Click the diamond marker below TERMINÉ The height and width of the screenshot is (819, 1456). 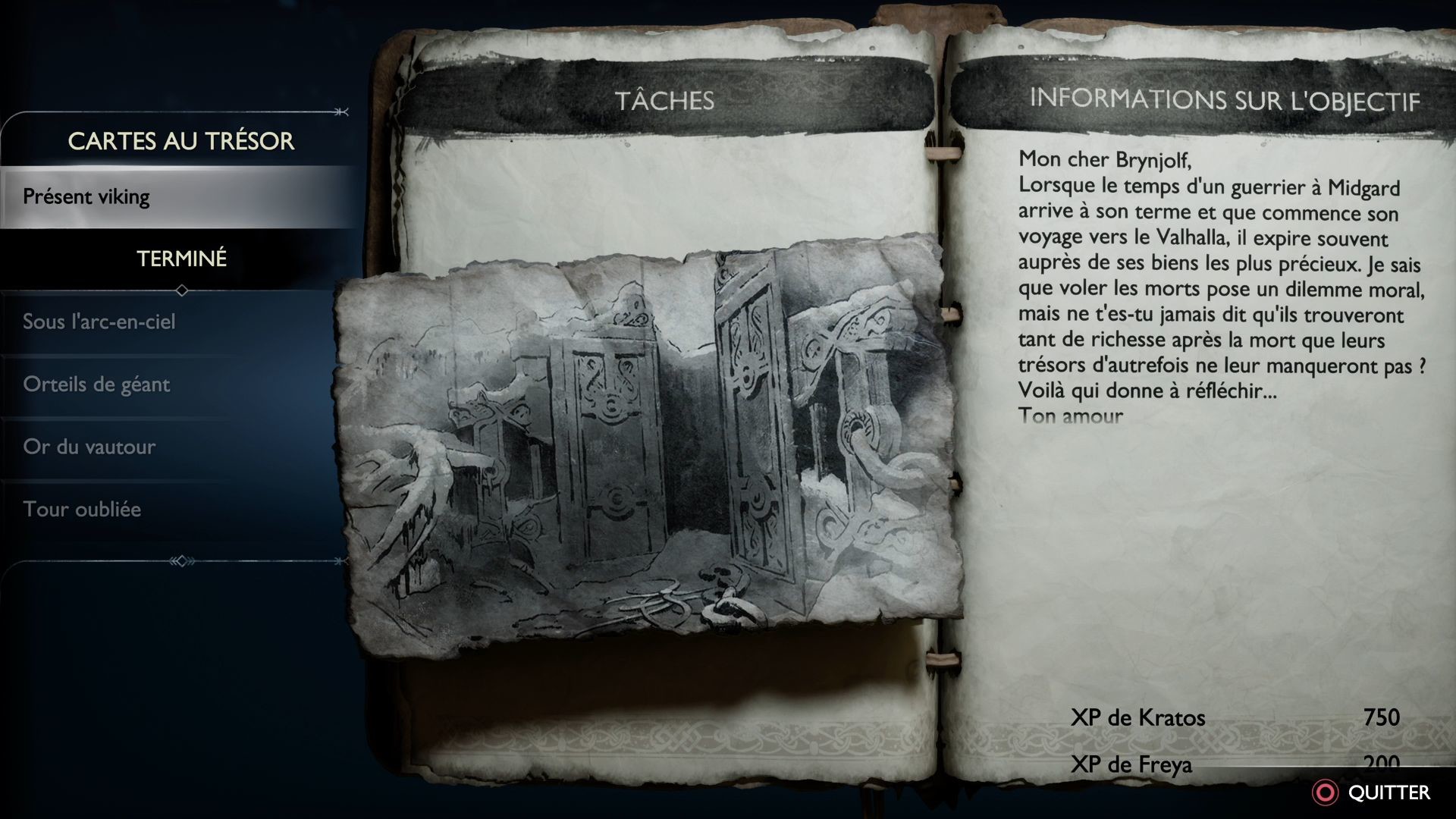click(x=184, y=289)
